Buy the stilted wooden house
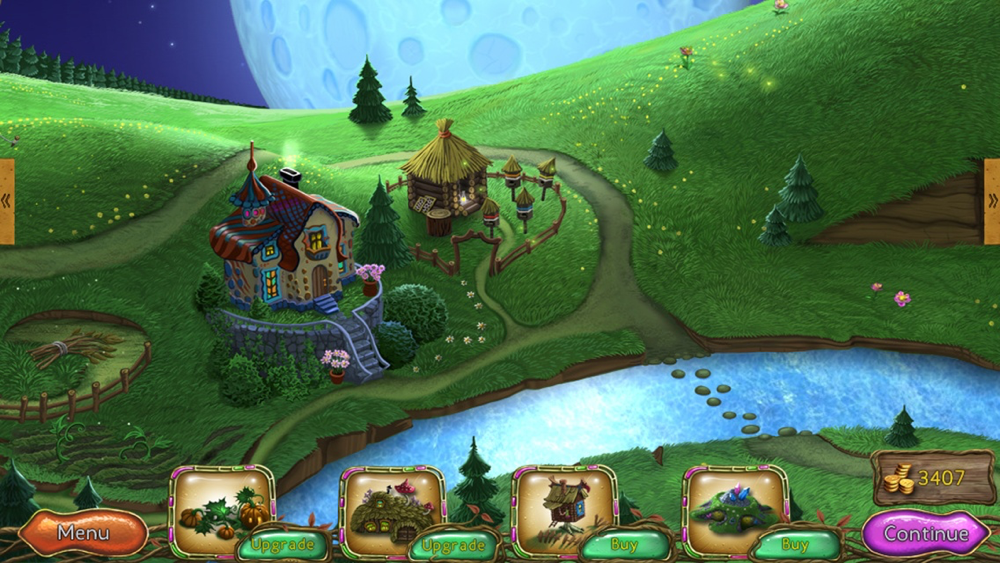 pos(624,546)
